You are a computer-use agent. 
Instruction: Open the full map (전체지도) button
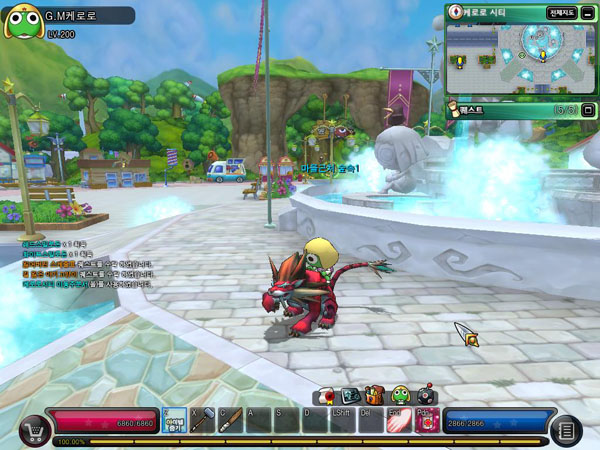[561, 13]
